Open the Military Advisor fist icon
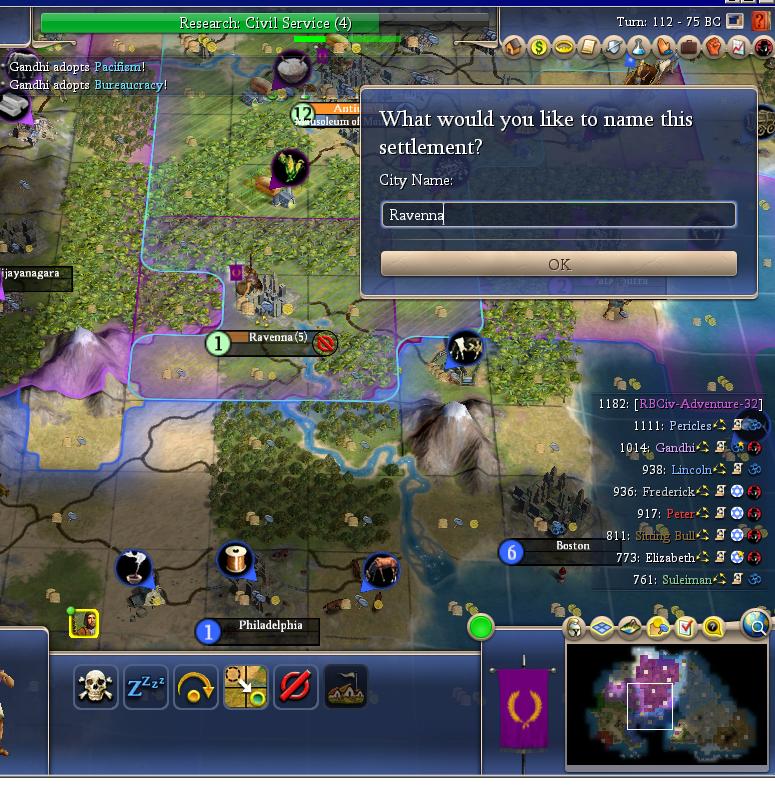Image resolution: width=775 pixels, height=791 pixels. 714,47
